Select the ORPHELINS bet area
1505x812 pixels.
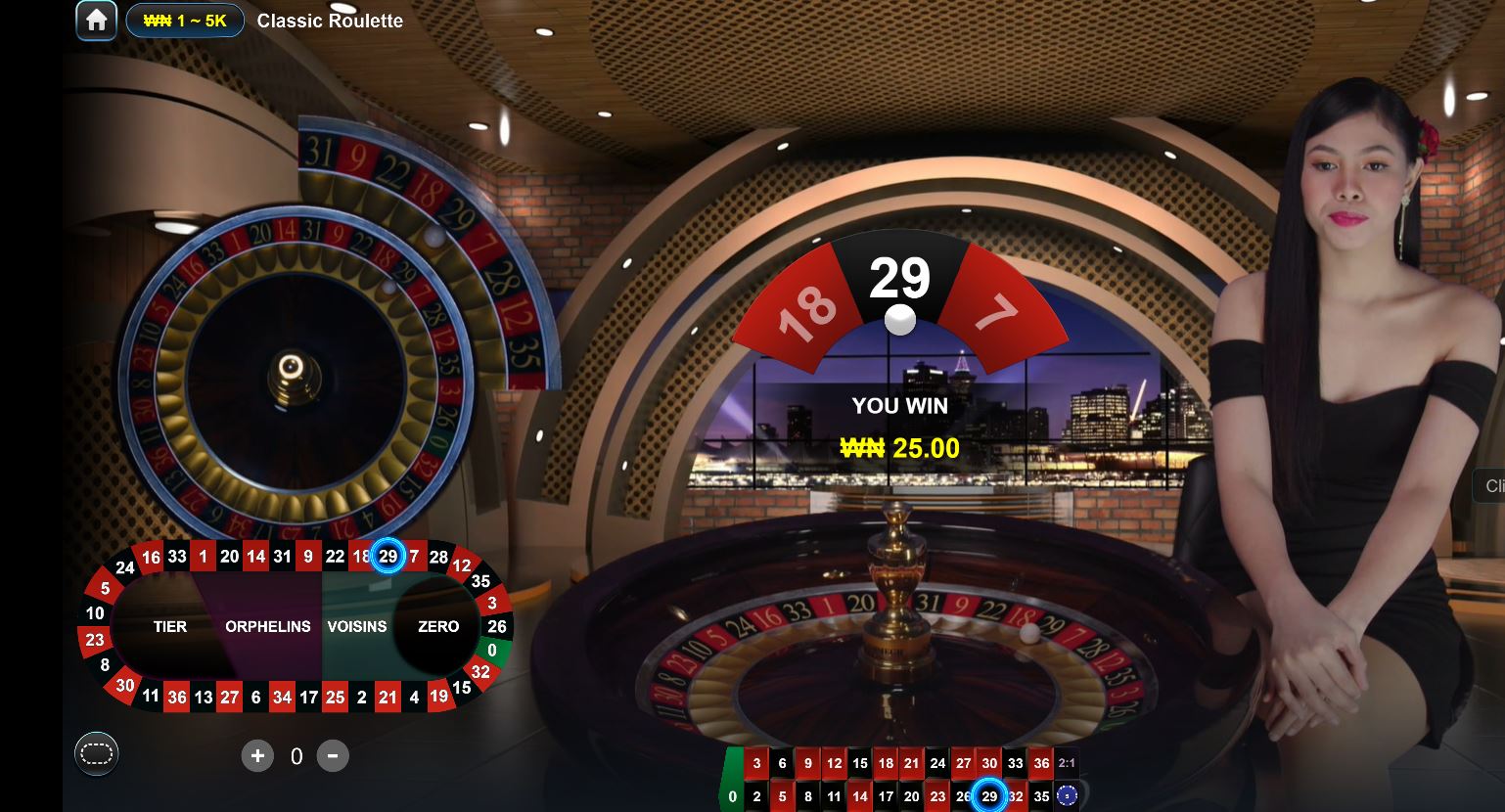tap(267, 626)
